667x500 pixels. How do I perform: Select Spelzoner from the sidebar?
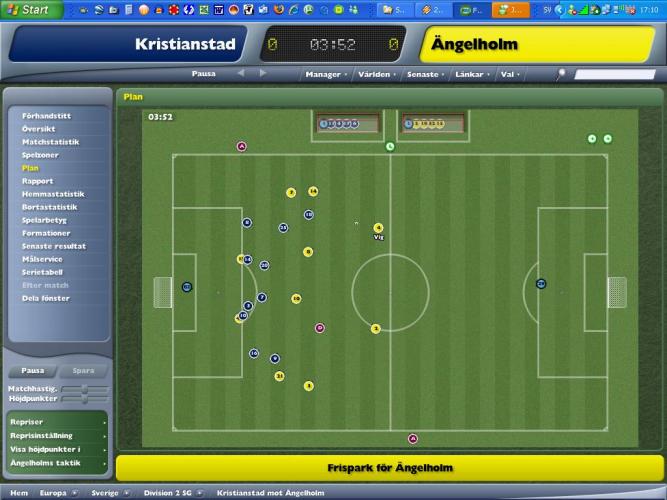coord(40,155)
